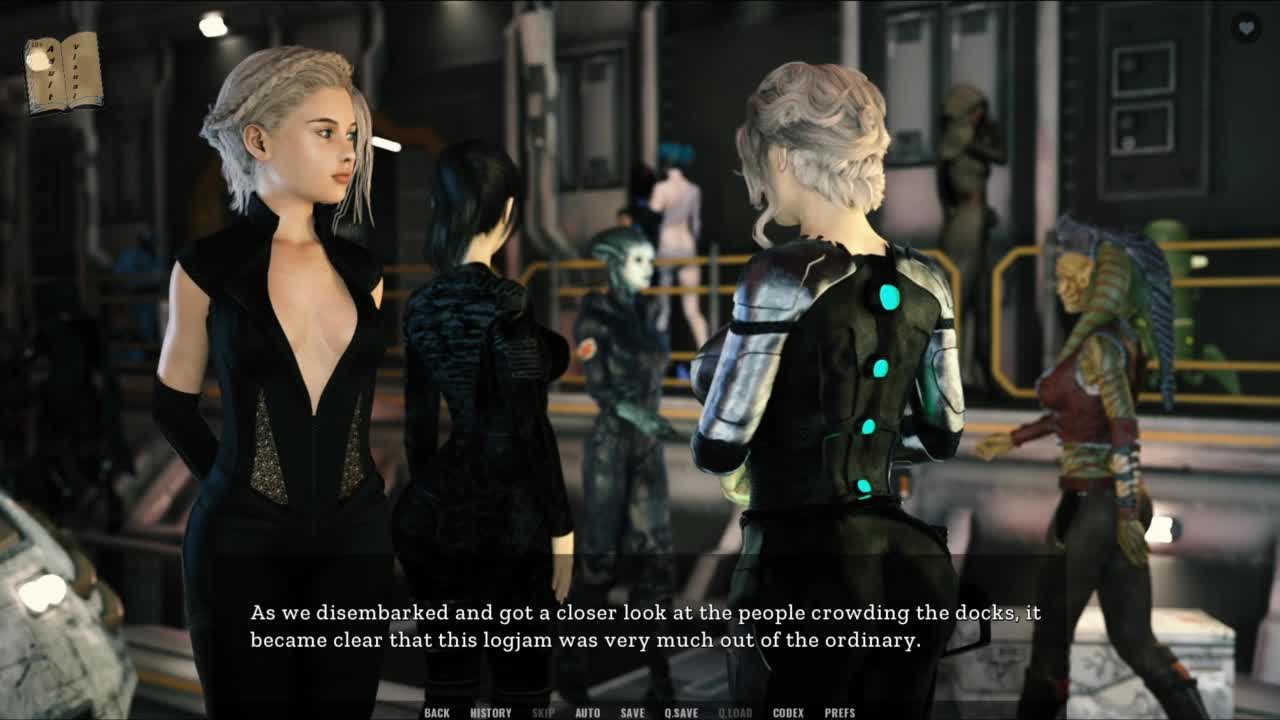Screen dimensions: 1280x720
Task: Open the dialogue HISTORY log
Action: 490,713
